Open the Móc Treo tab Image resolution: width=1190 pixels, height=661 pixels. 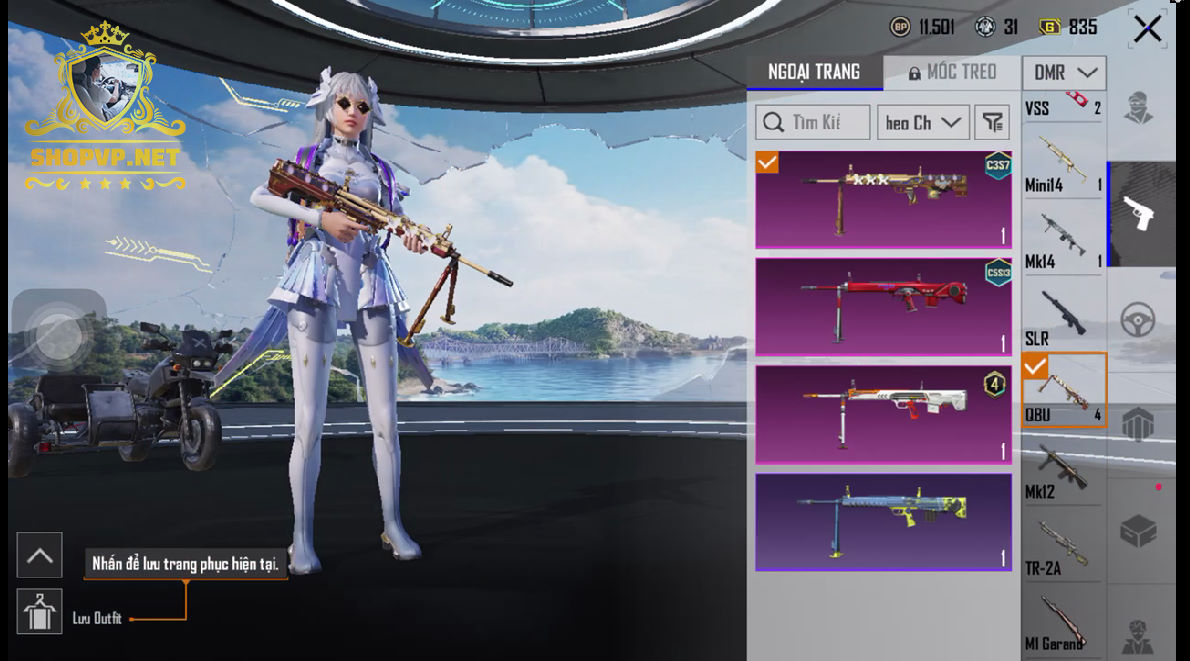click(952, 72)
